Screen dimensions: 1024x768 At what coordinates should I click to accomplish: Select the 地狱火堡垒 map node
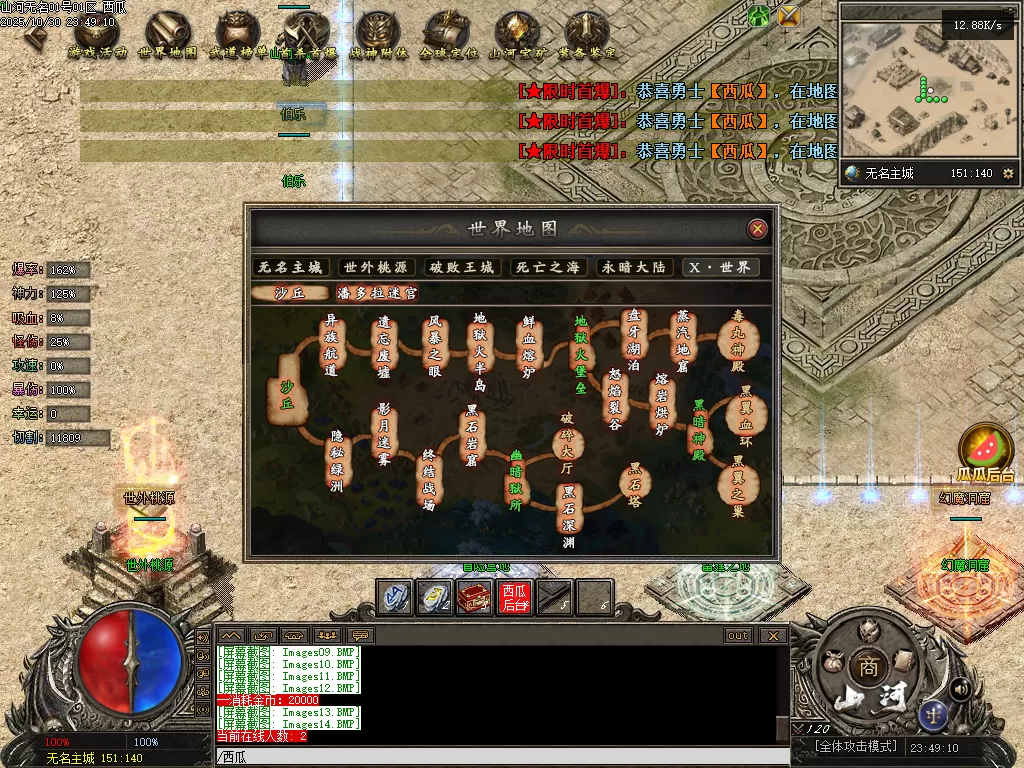pos(580,354)
